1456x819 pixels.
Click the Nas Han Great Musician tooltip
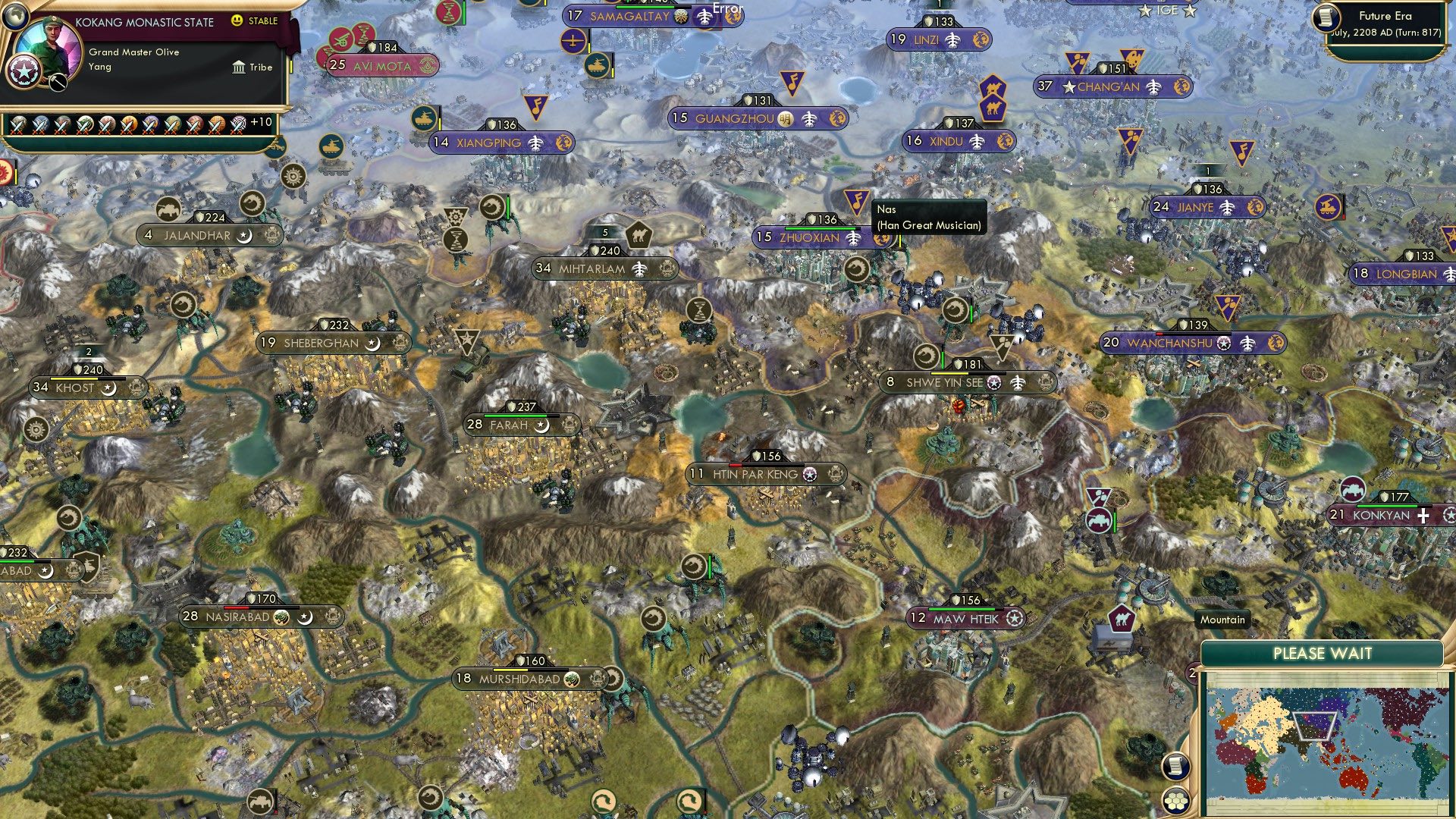click(929, 215)
